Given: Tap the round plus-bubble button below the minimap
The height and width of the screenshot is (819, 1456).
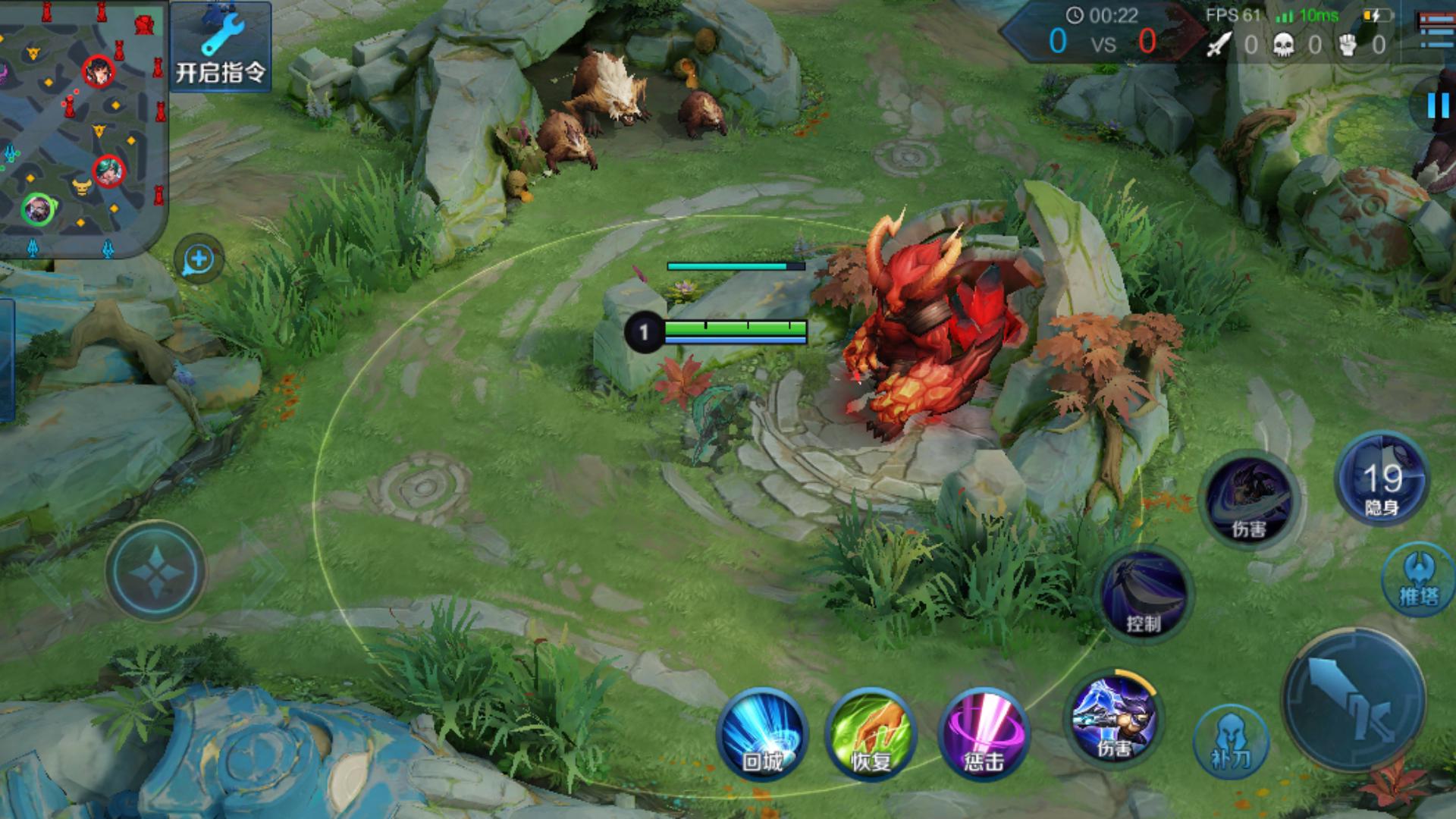Looking at the screenshot, I should point(199,259).
